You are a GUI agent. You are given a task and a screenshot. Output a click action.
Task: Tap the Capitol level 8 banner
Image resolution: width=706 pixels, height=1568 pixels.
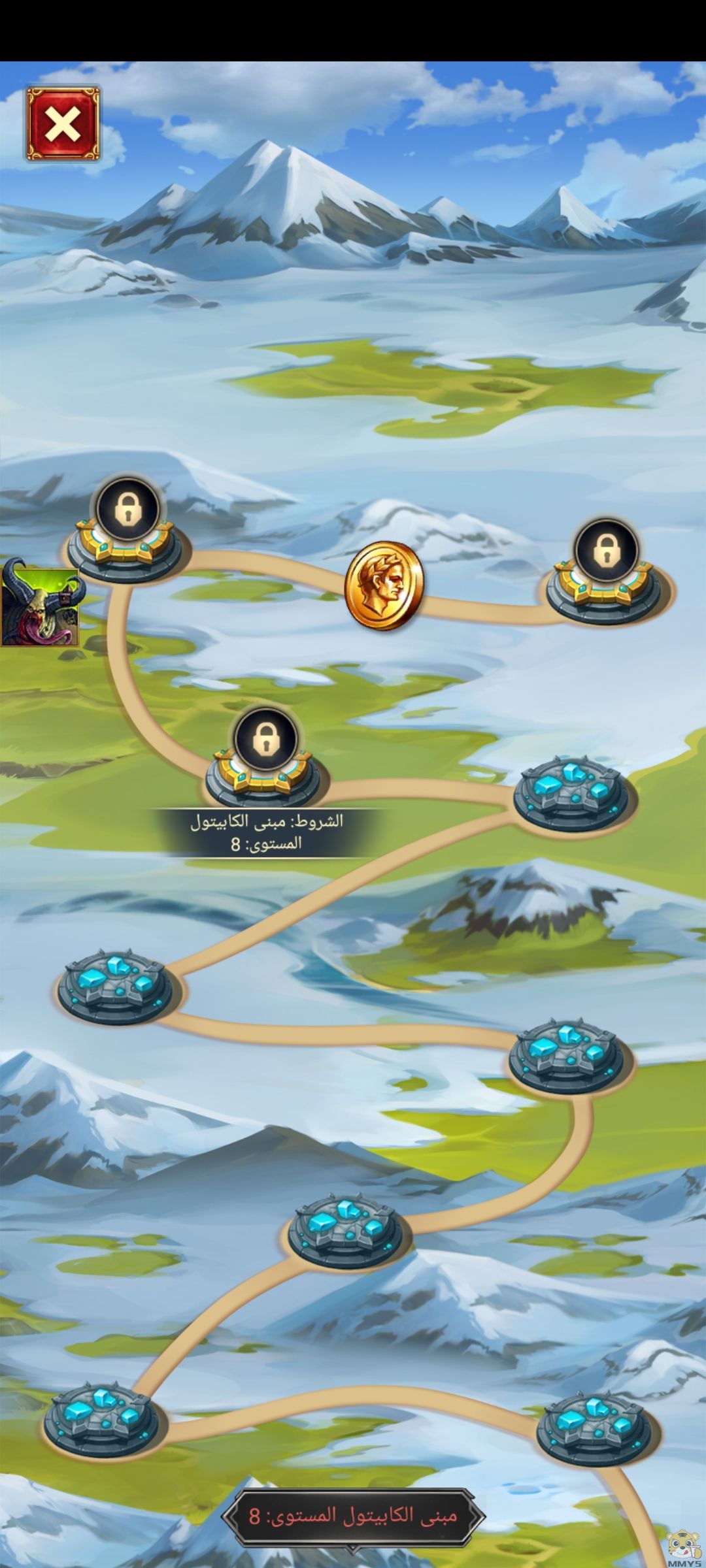(353, 1514)
